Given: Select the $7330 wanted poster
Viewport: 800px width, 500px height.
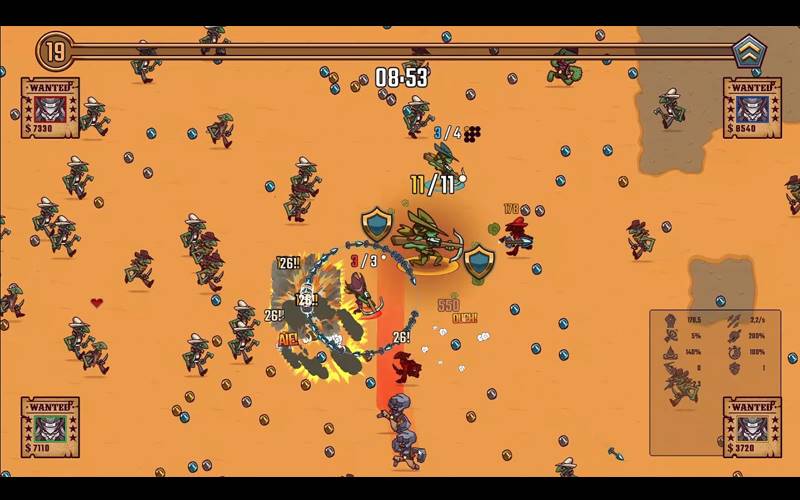Looking at the screenshot, I should 50,108.
